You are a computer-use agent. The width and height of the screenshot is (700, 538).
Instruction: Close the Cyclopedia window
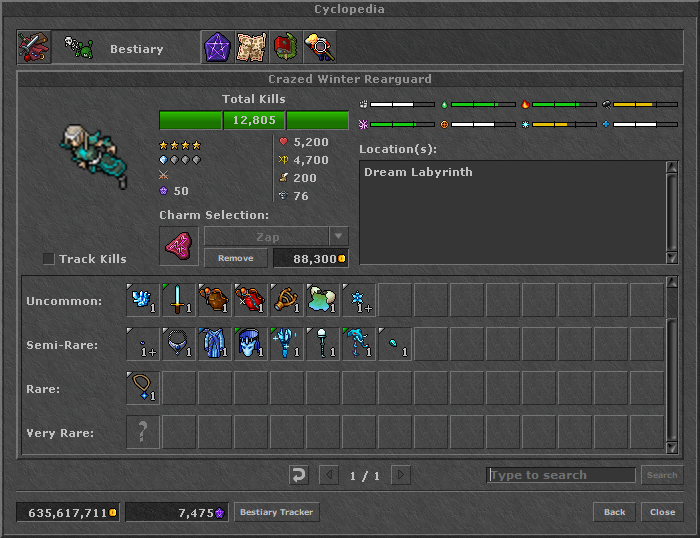click(662, 512)
